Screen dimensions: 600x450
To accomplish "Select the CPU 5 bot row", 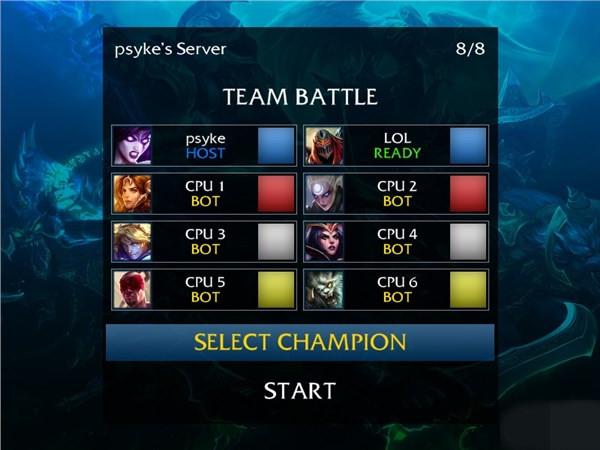I will pos(205,289).
